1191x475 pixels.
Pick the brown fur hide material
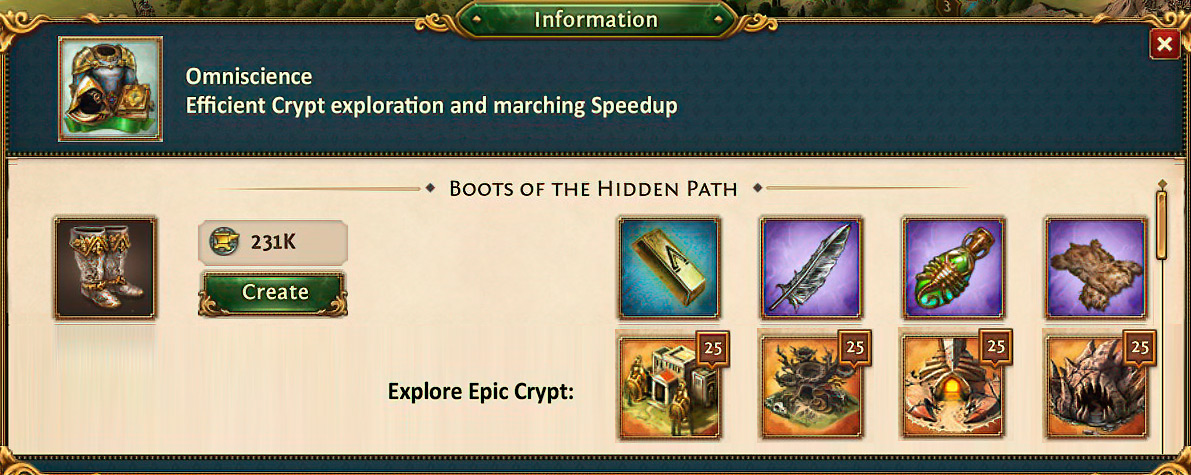coord(1094,267)
